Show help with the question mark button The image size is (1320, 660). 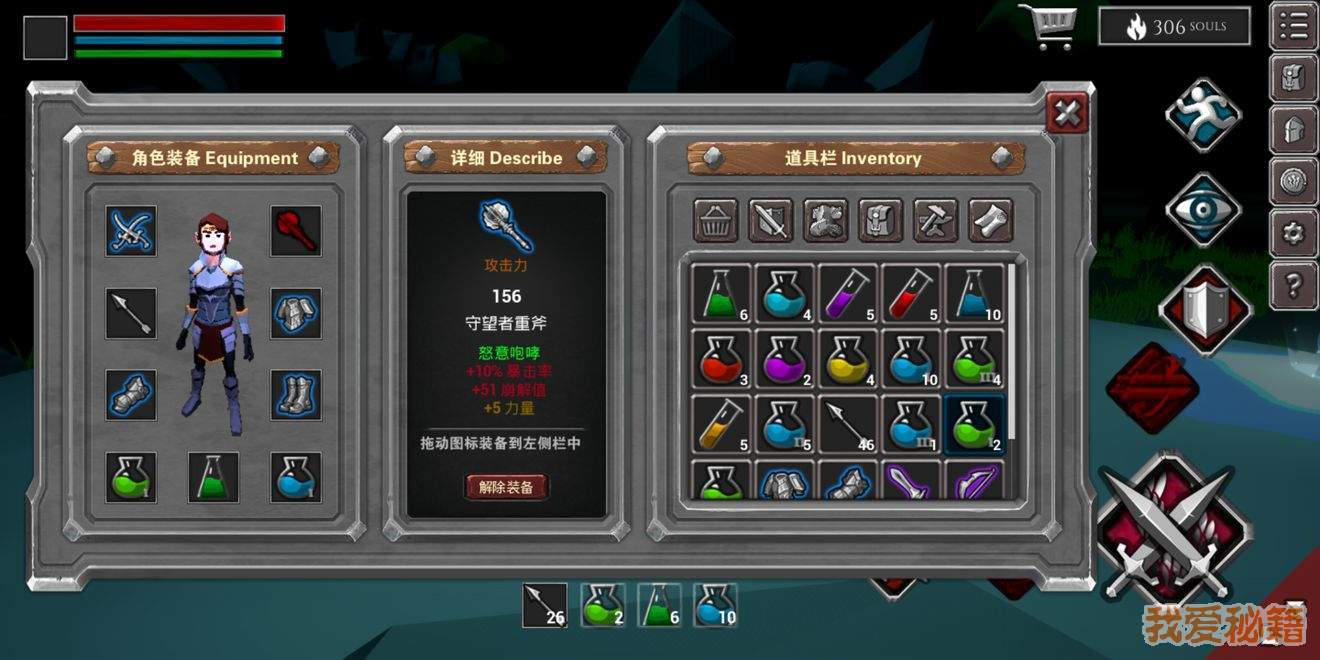[x=1293, y=286]
